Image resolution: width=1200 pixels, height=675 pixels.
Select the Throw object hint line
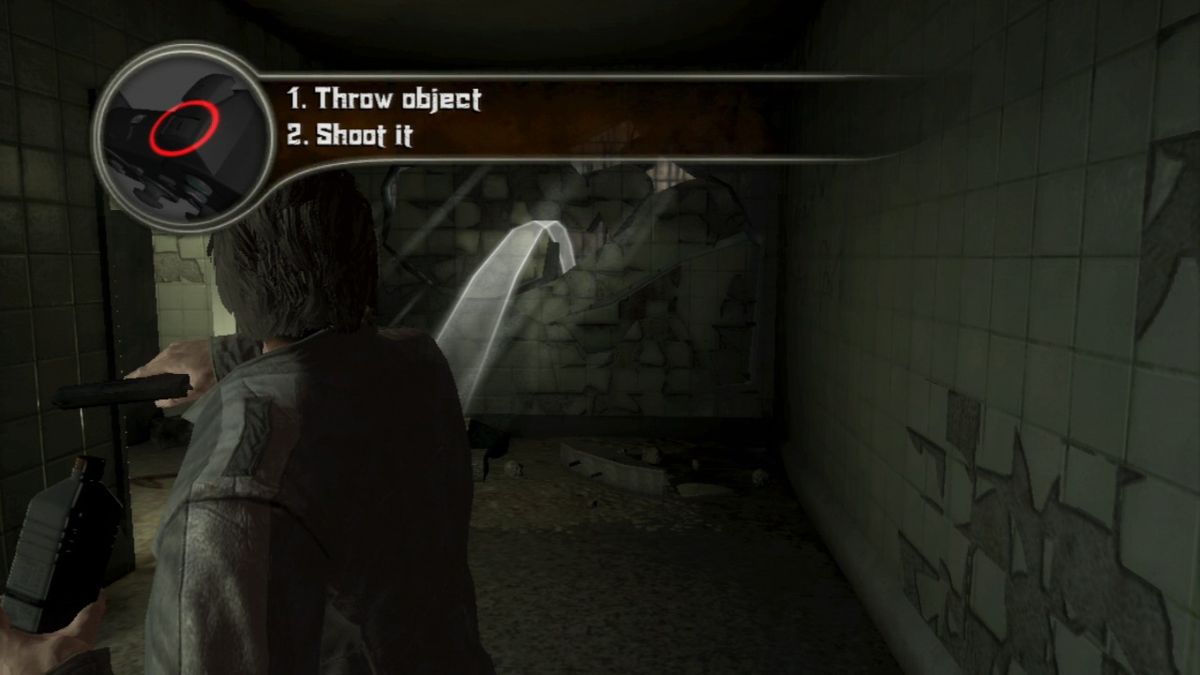pyautogui.click(x=384, y=99)
